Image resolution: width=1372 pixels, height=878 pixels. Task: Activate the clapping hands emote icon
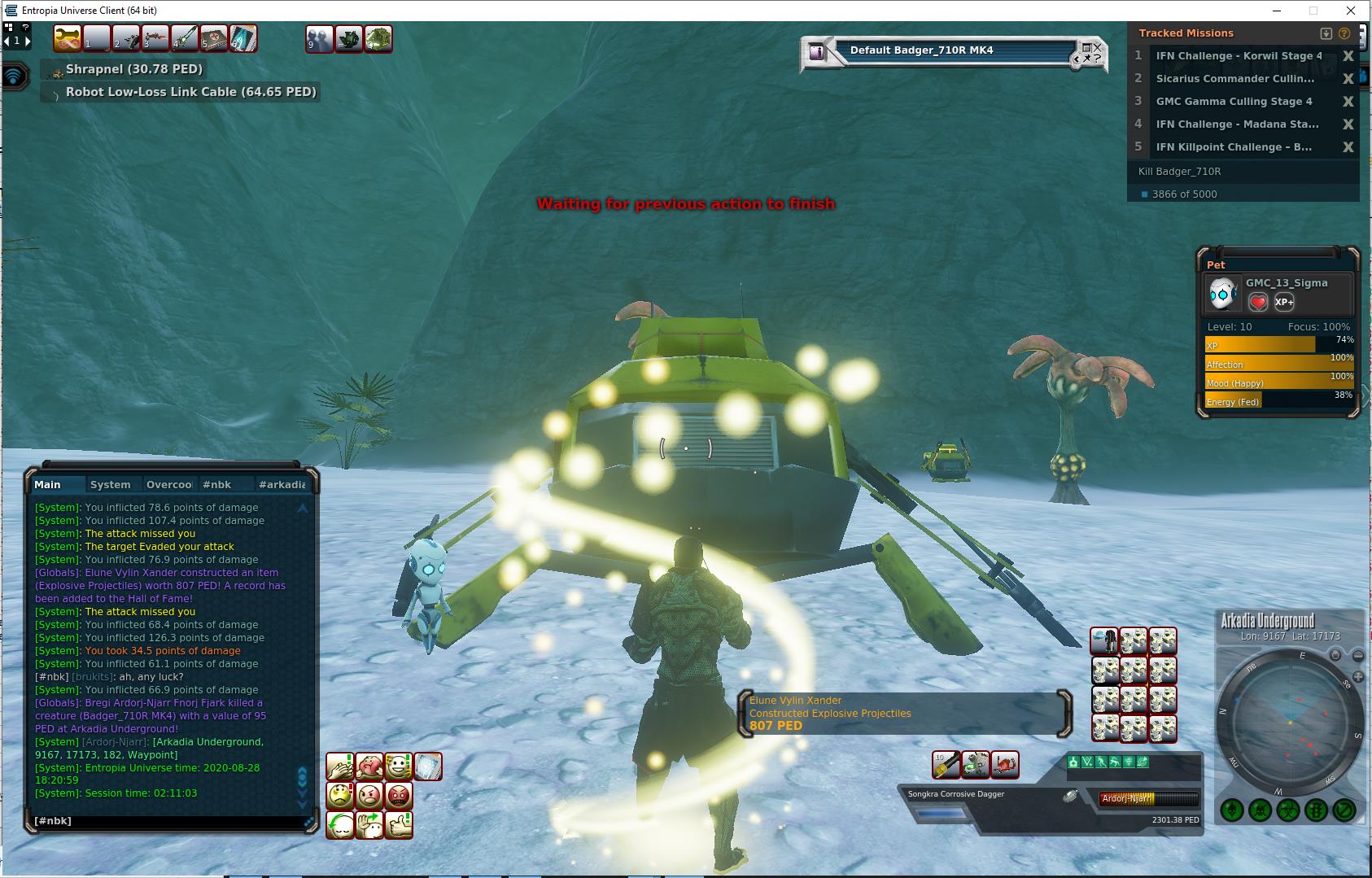tap(340, 766)
